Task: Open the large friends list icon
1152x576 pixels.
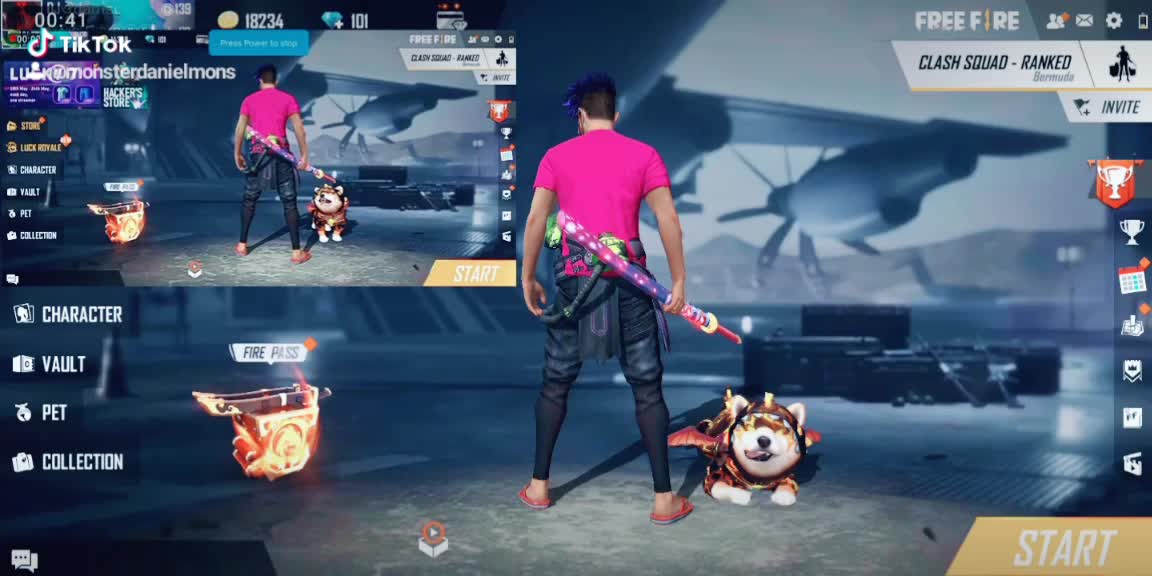Action: pyautogui.click(x=1056, y=21)
